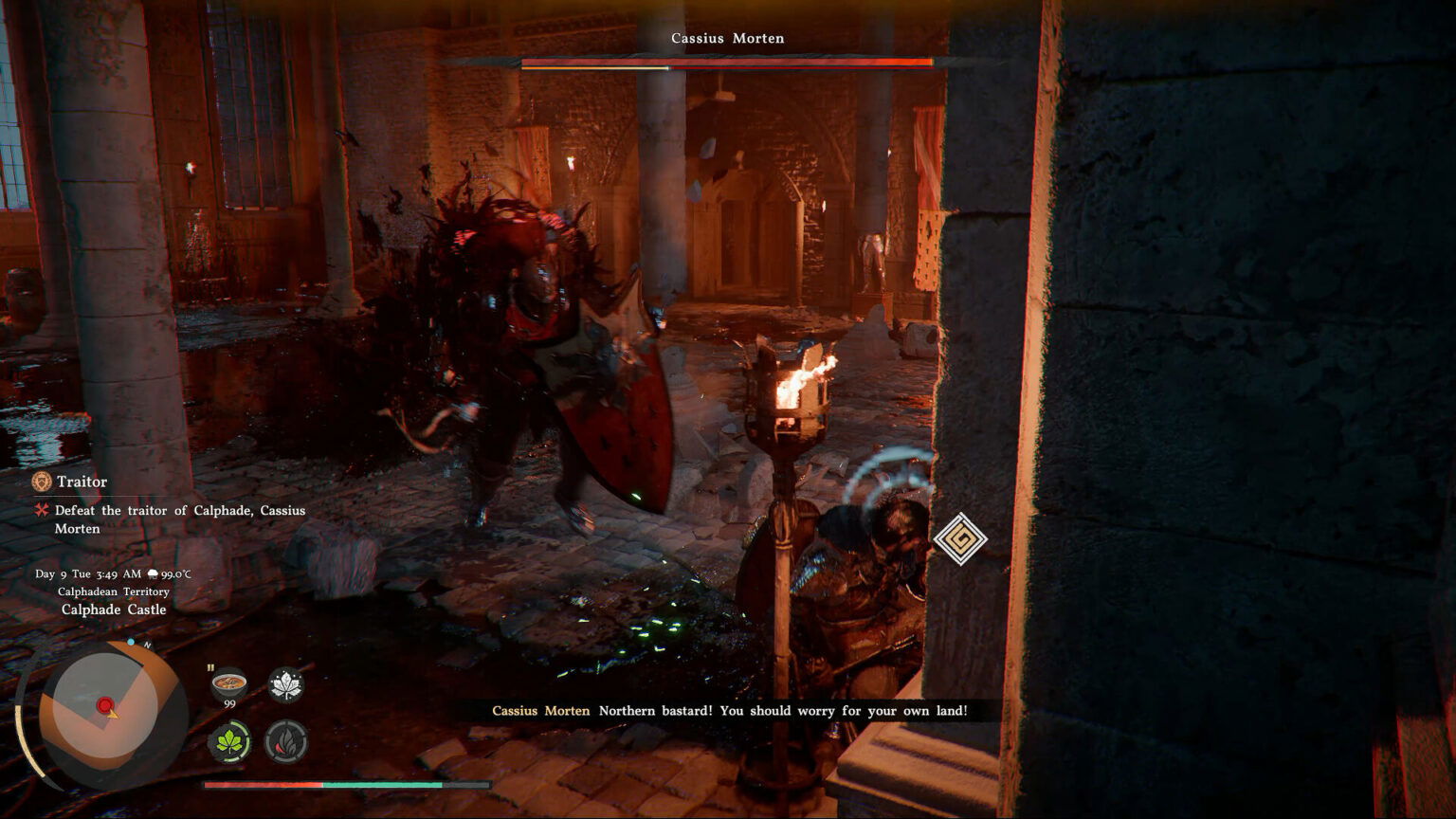1456x819 pixels.
Task: Select the soup bowl consumable icon
Action: [227, 681]
